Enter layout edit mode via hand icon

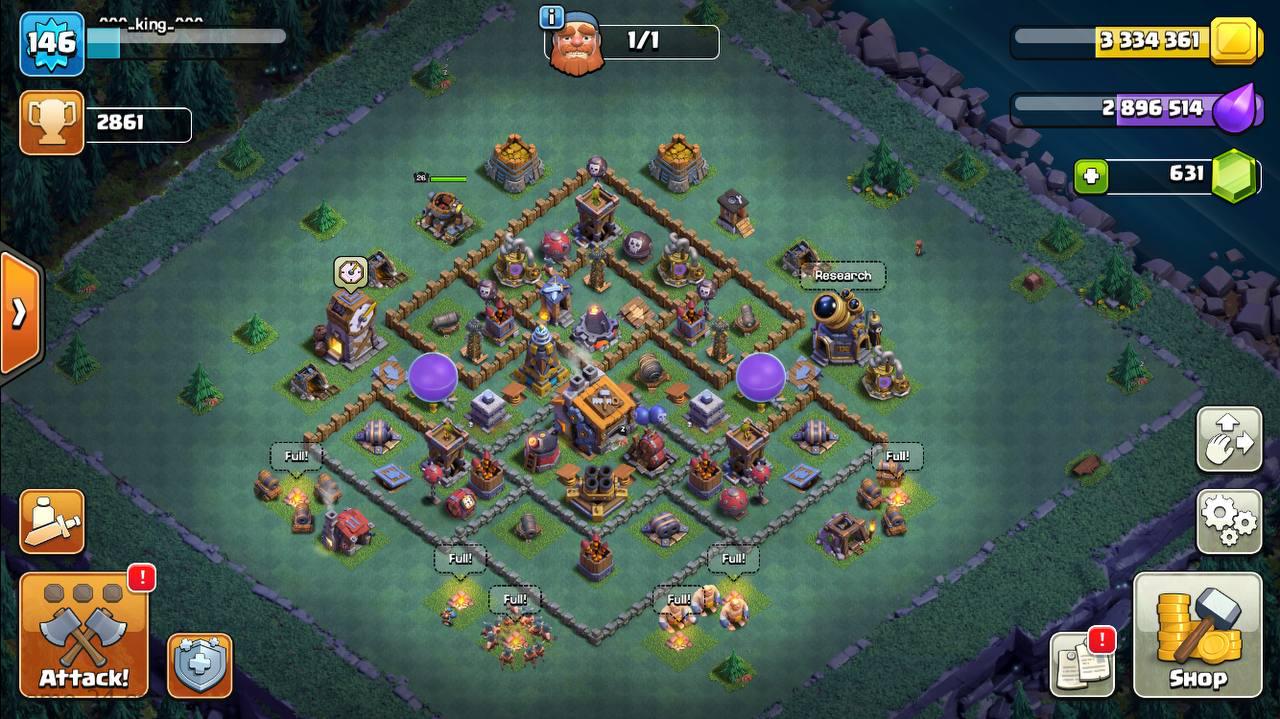(1229, 439)
